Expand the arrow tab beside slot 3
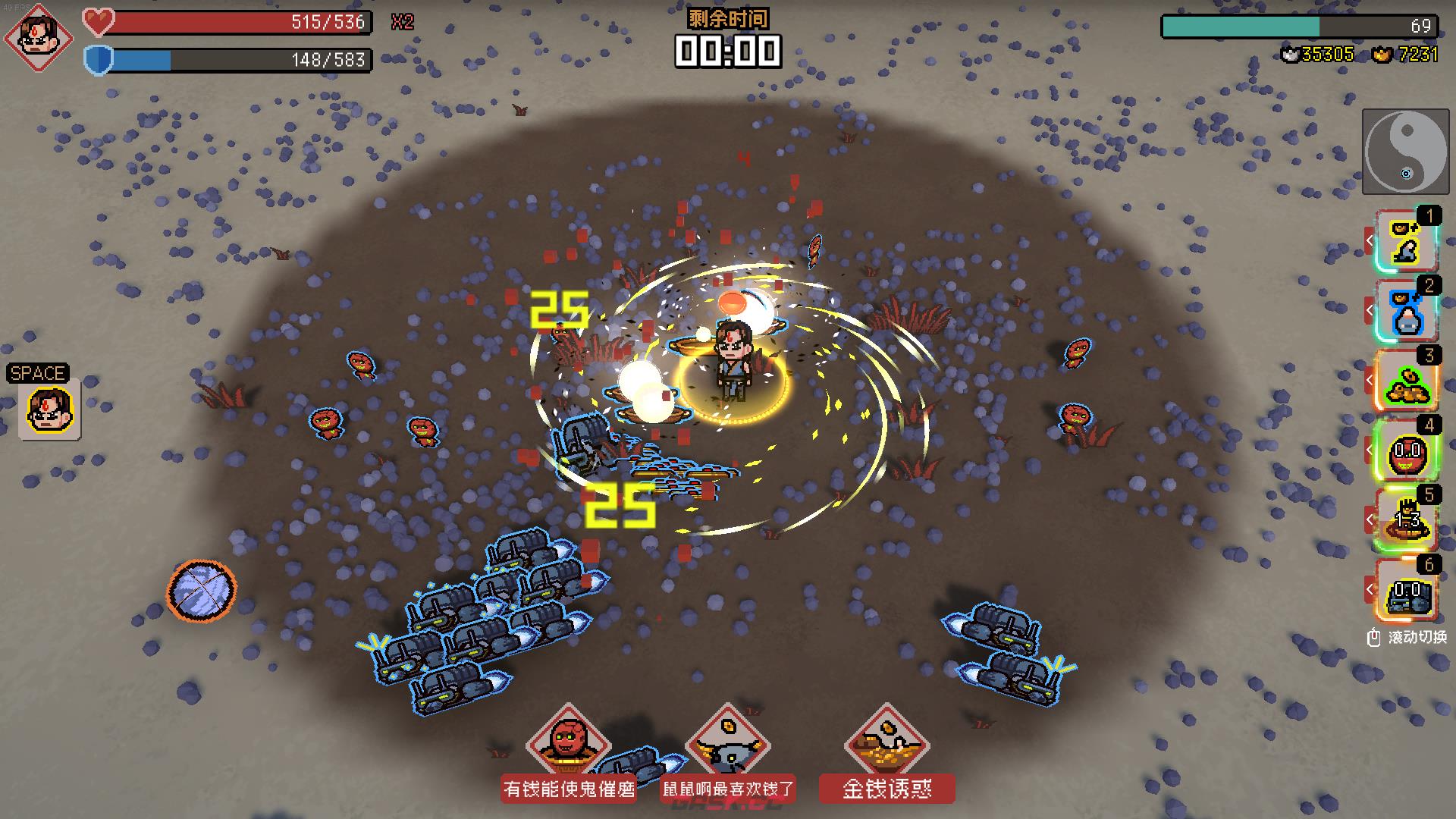This screenshot has width=1456, height=819. [x=1370, y=381]
